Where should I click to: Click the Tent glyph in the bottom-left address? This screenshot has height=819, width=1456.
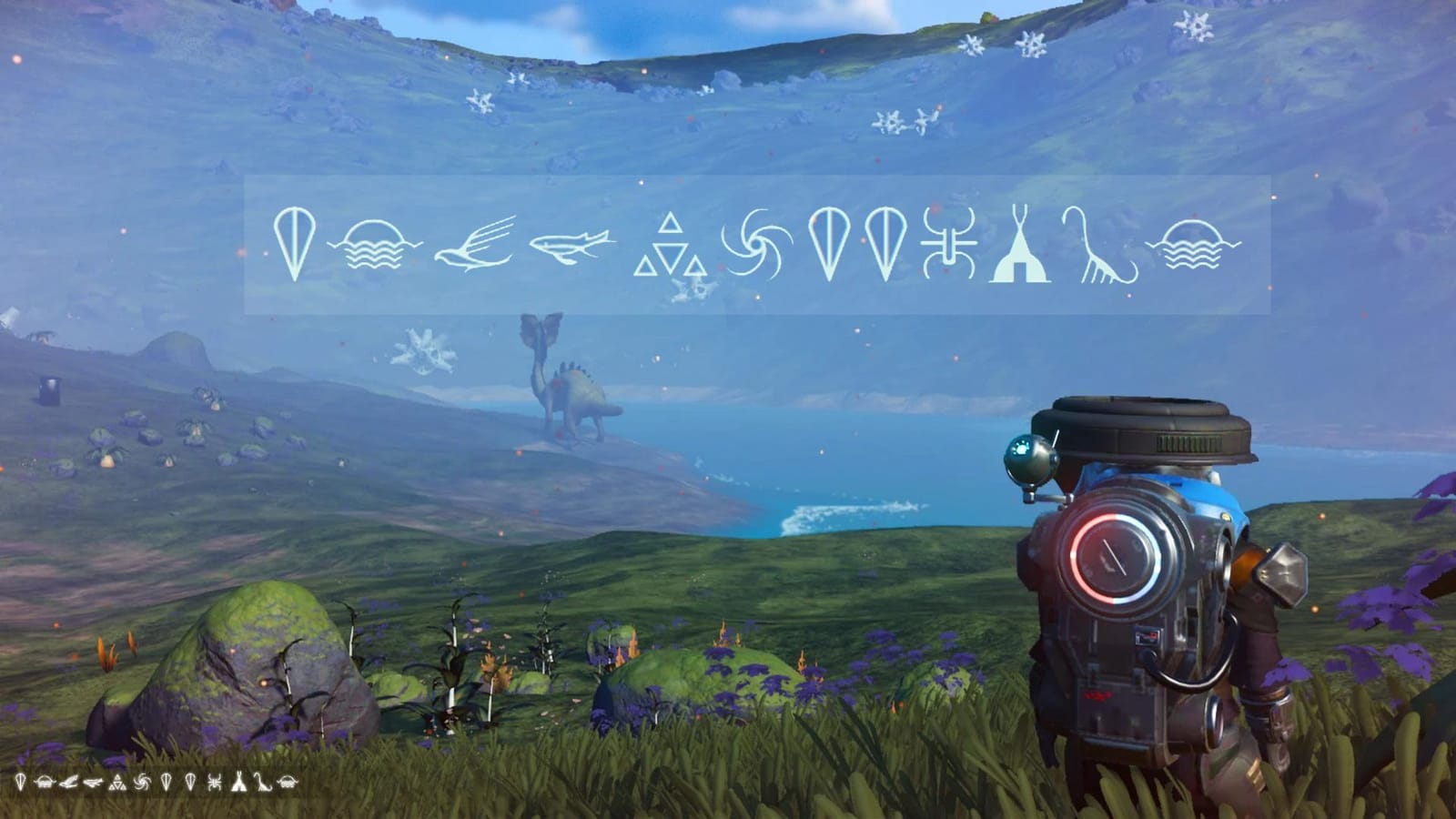[238, 781]
